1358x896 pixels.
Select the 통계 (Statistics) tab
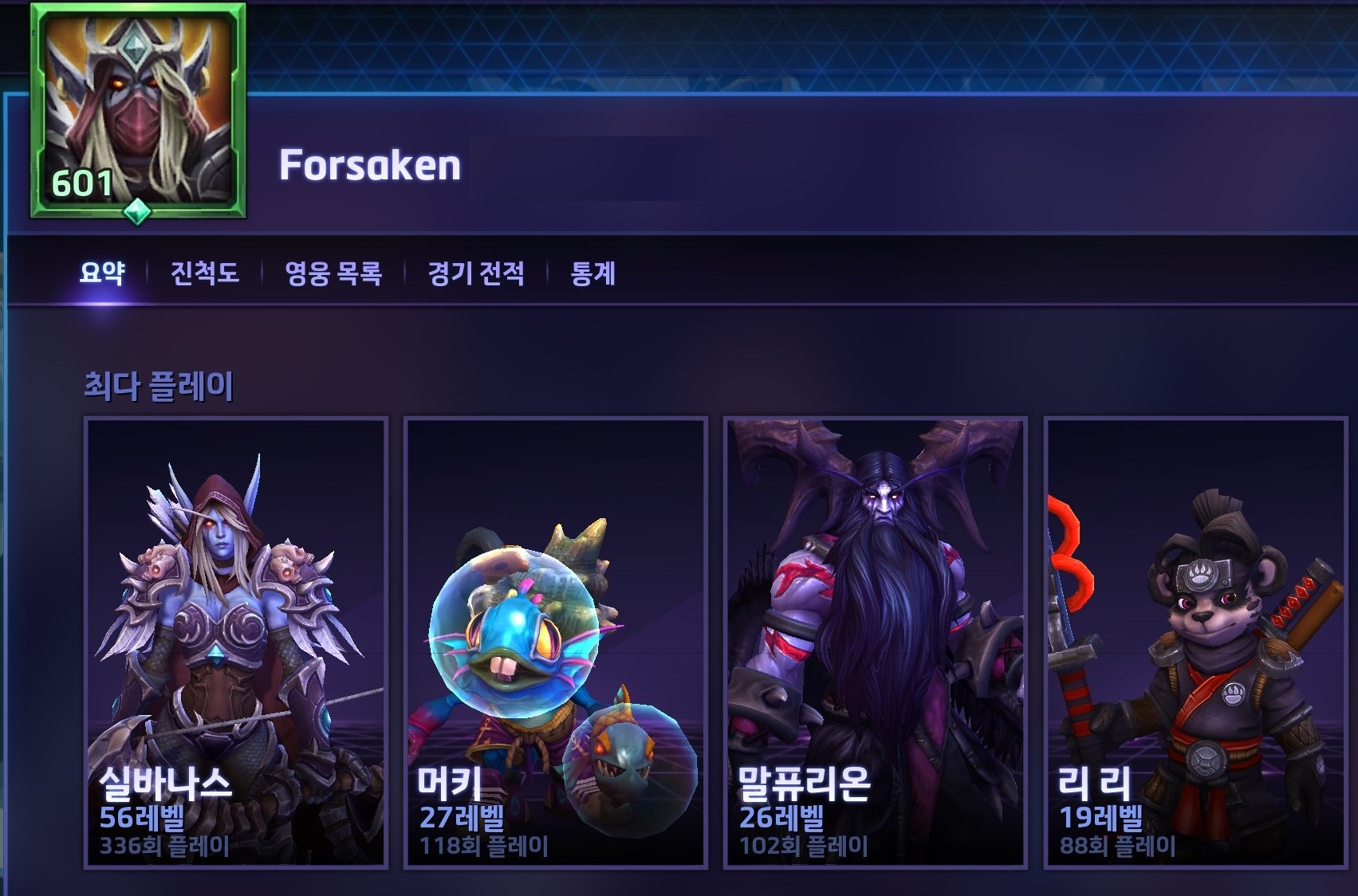(591, 272)
